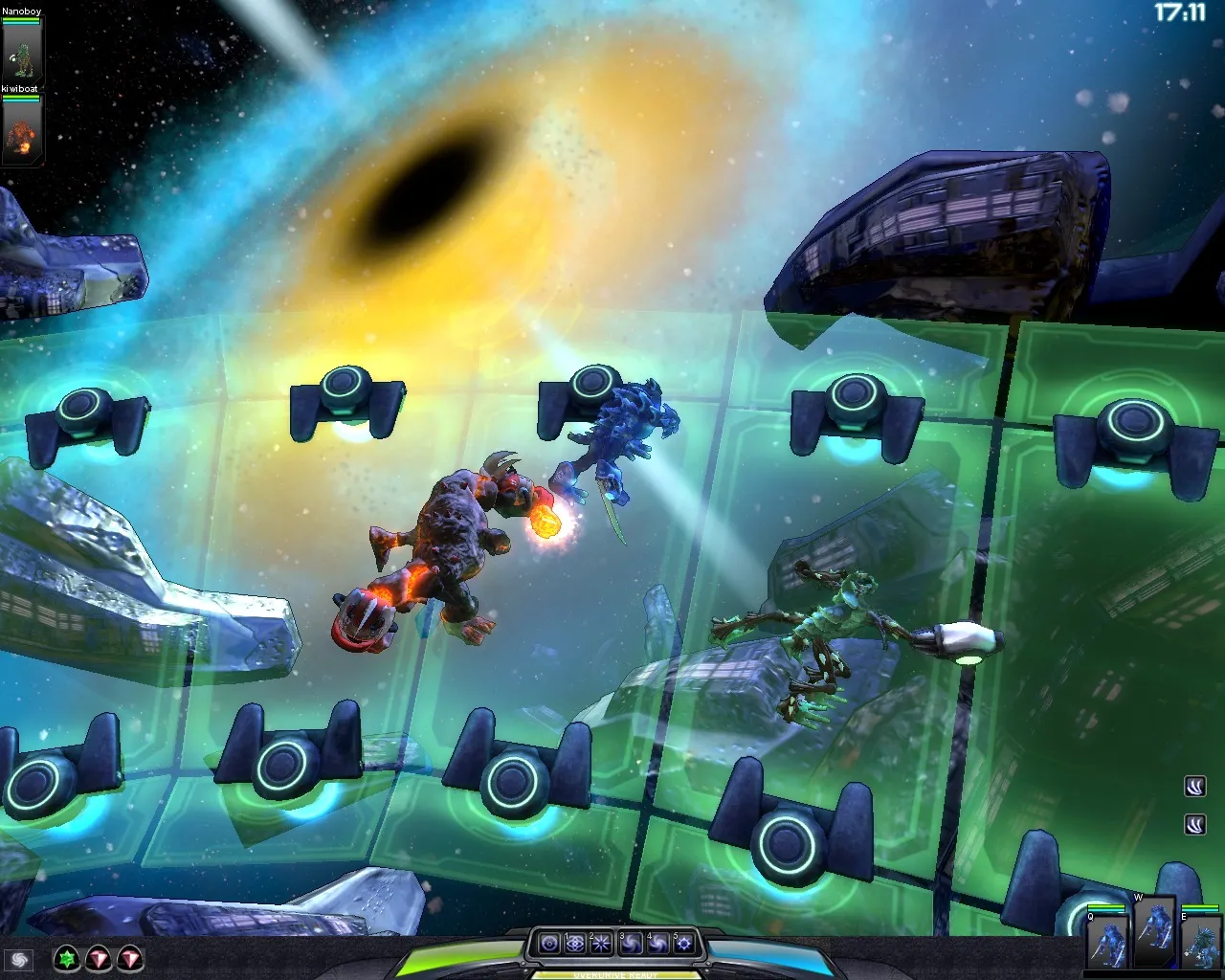The image size is (1225, 980).
Task: Use the swirl ability numbered 4
Action: pos(657,945)
